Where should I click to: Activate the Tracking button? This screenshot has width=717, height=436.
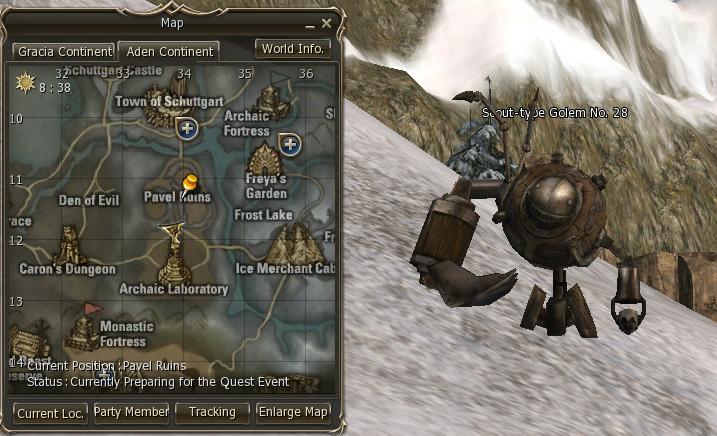point(212,412)
